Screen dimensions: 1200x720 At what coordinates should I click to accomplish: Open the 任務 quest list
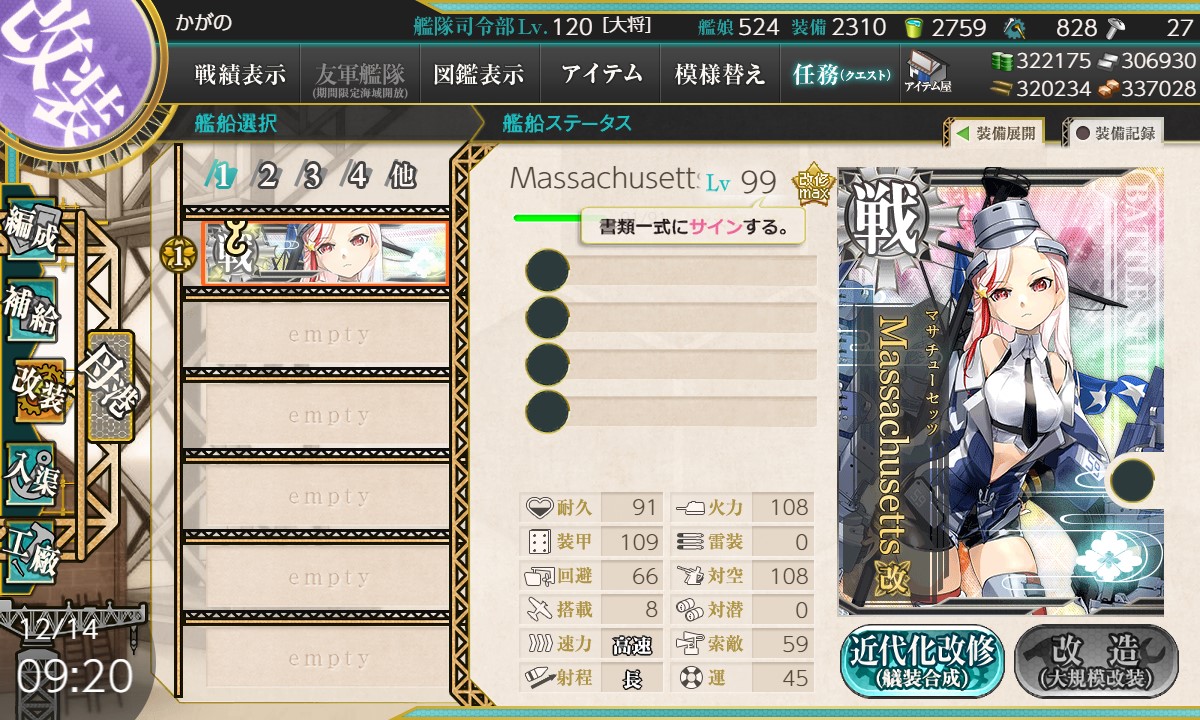(839, 75)
